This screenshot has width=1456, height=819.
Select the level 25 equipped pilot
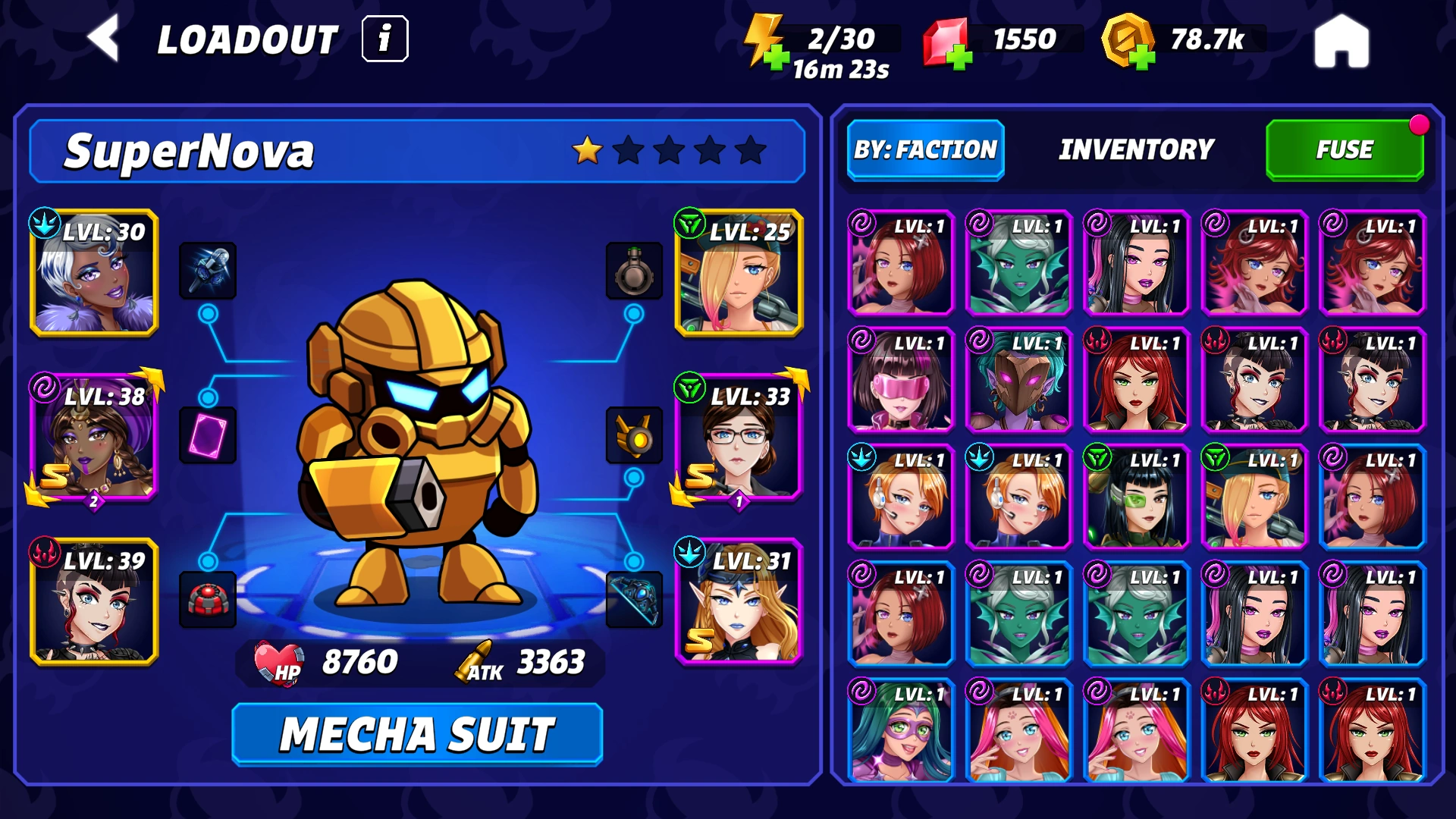point(739,273)
